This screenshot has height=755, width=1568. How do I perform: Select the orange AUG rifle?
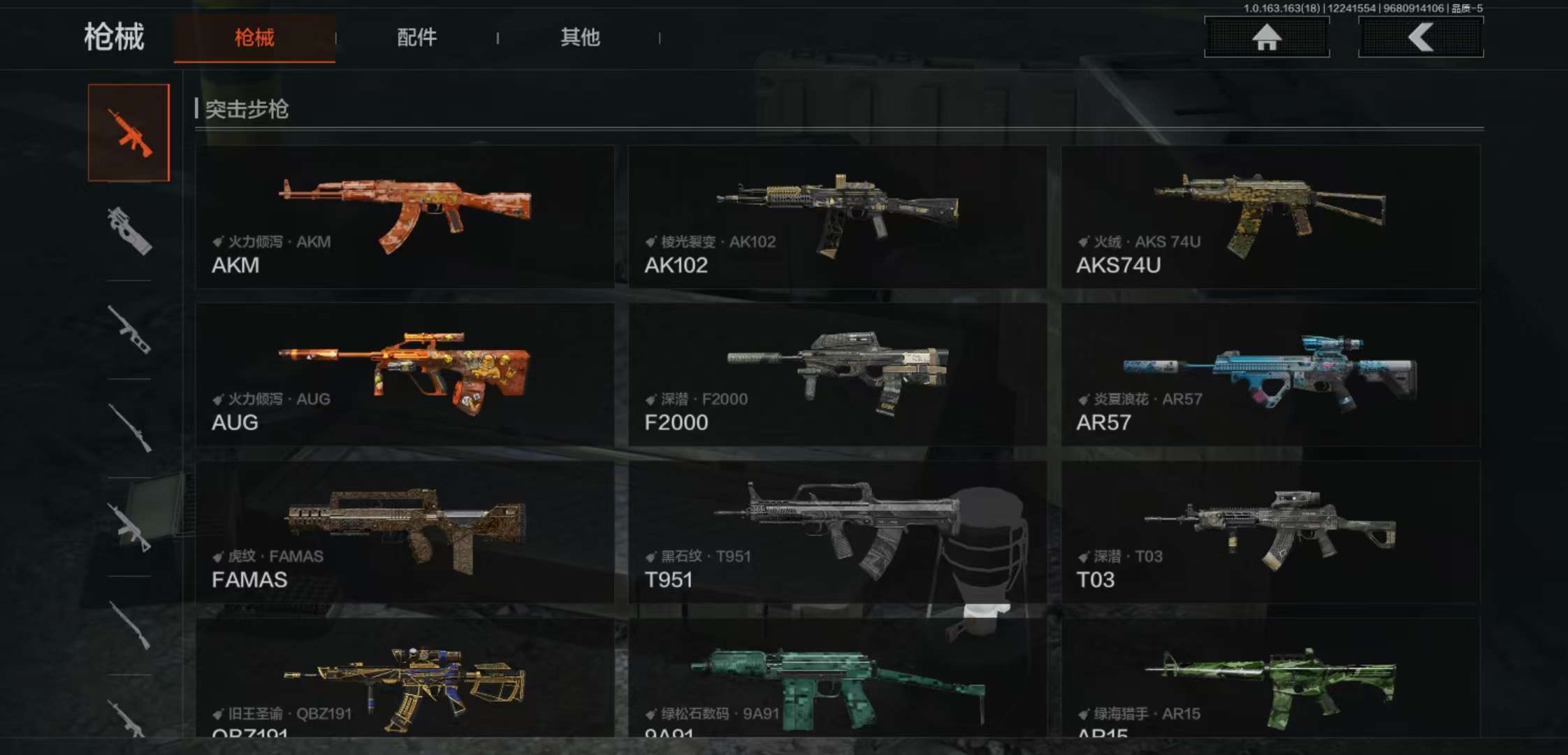405,374
